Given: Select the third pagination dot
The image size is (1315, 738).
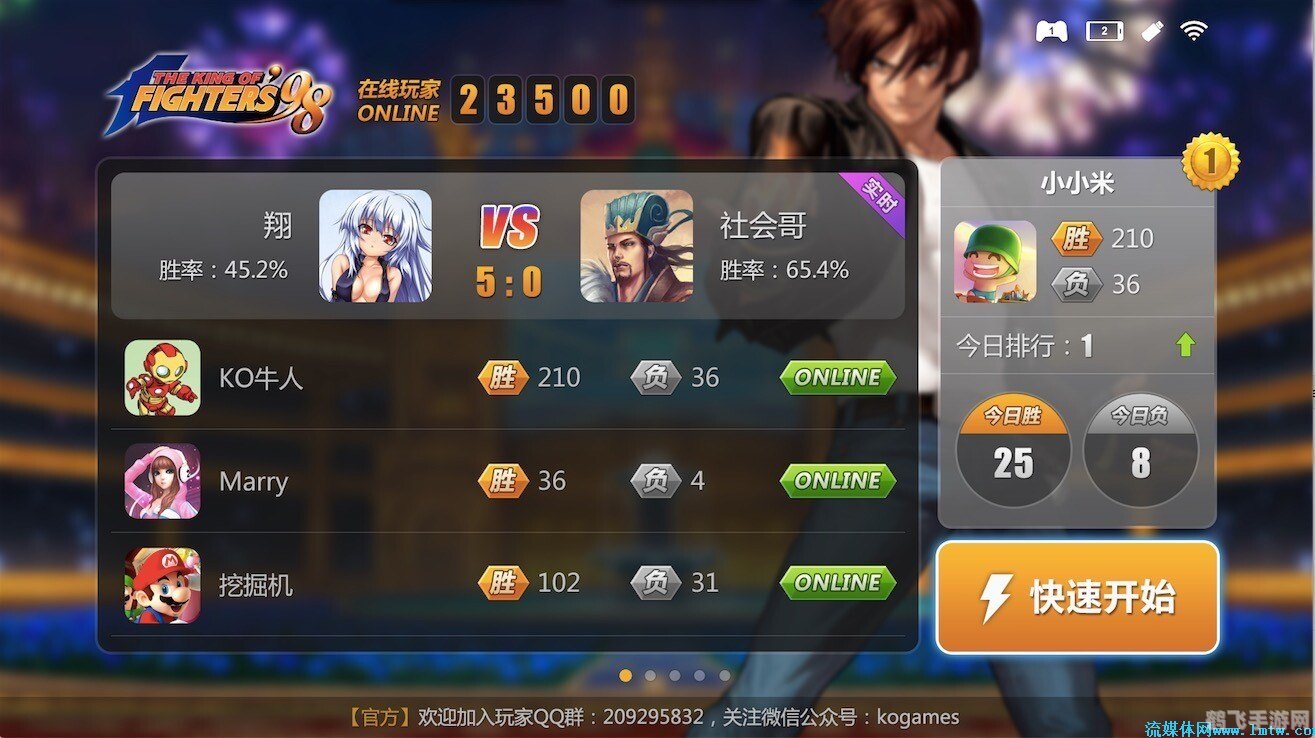Looking at the screenshot, I should 674,676.
